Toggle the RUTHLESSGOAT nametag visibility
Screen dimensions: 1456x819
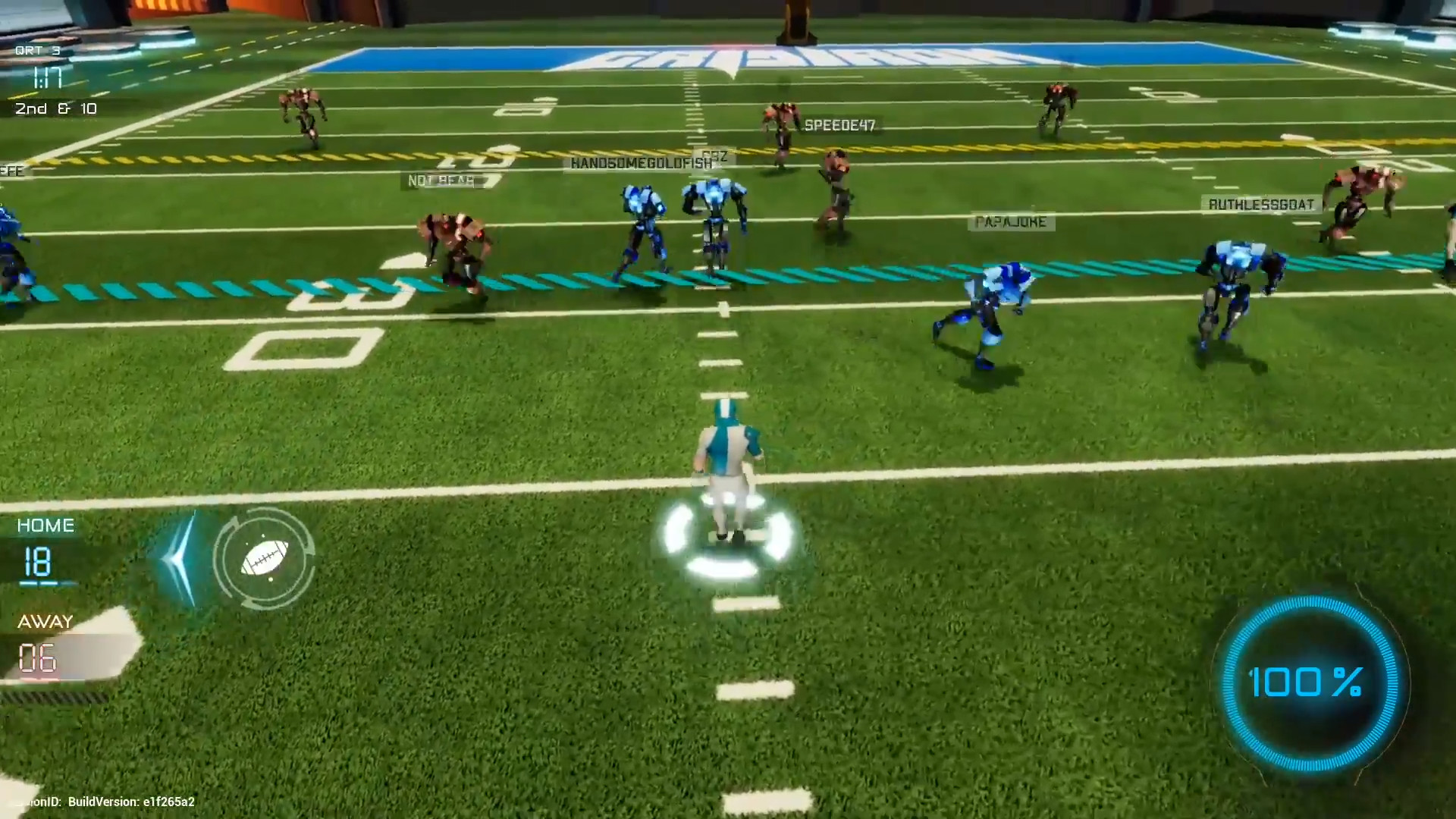pyautogui.click(x=1261, y=203)
